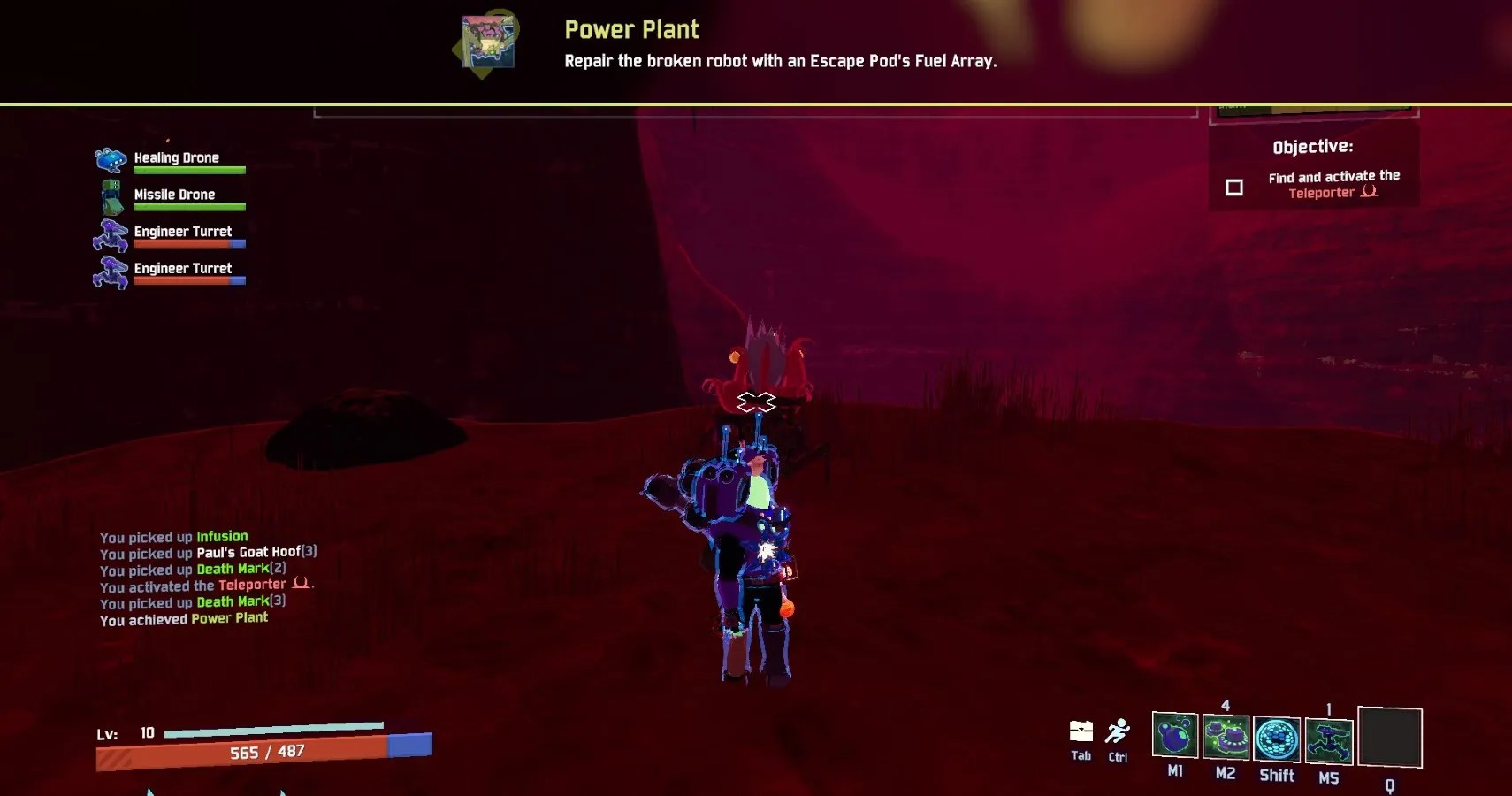Click the first Engineer Turret icon

pos(110,233)
